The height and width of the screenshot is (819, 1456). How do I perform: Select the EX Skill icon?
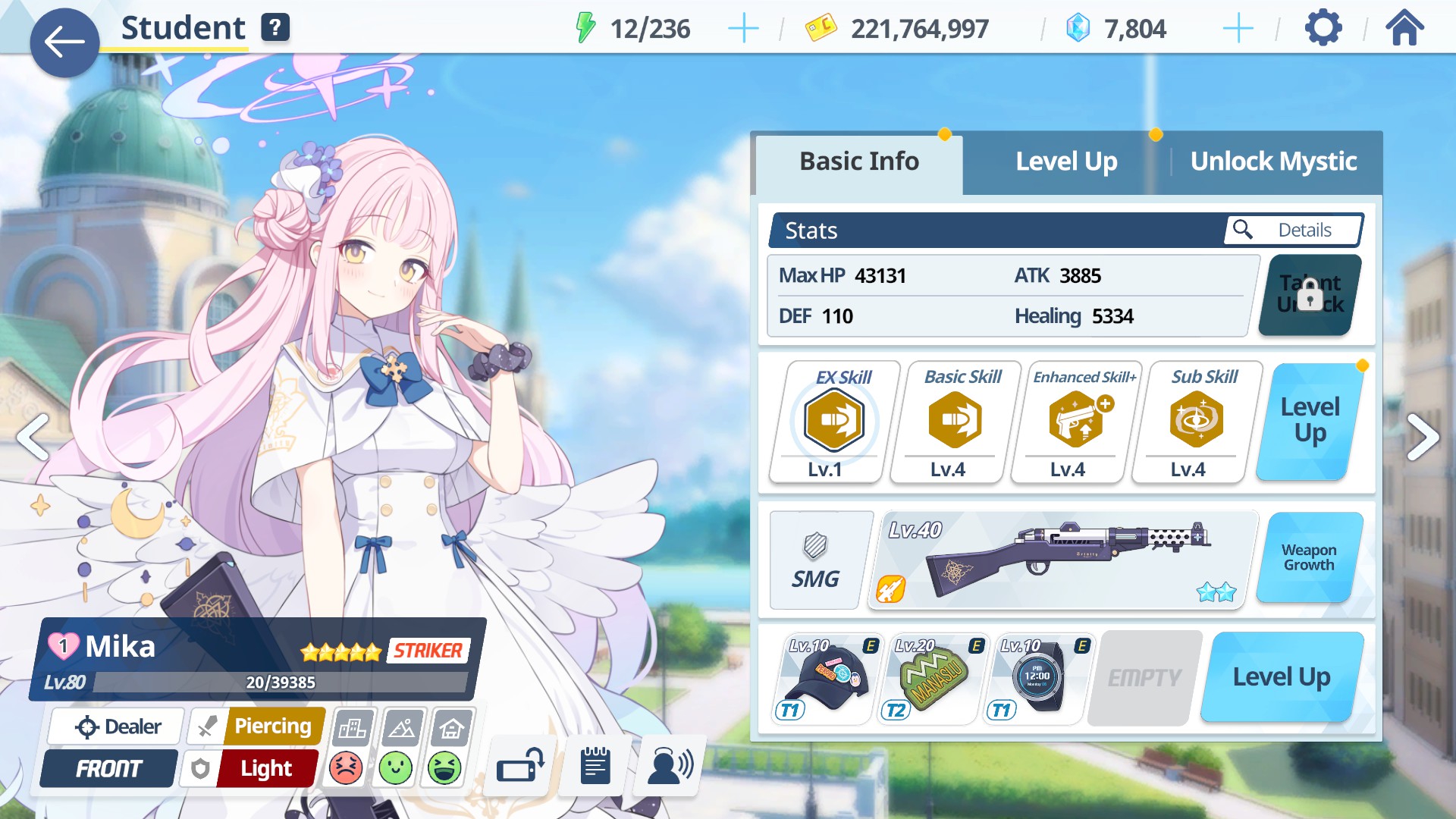click(x=834, y=421)
